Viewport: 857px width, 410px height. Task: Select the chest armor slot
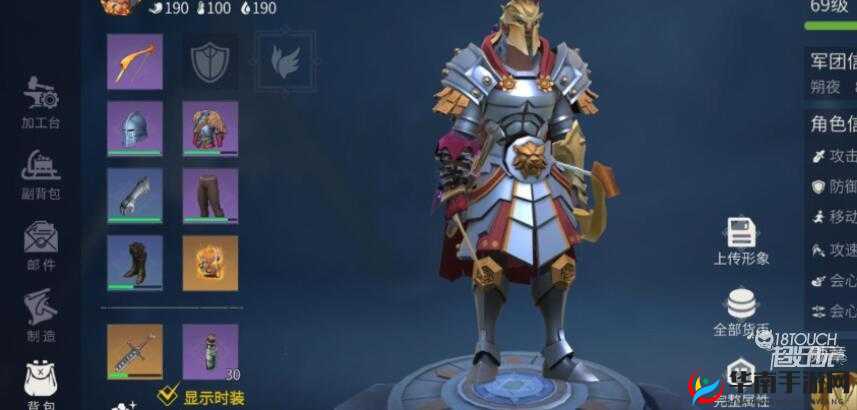(x=210, y=128)
